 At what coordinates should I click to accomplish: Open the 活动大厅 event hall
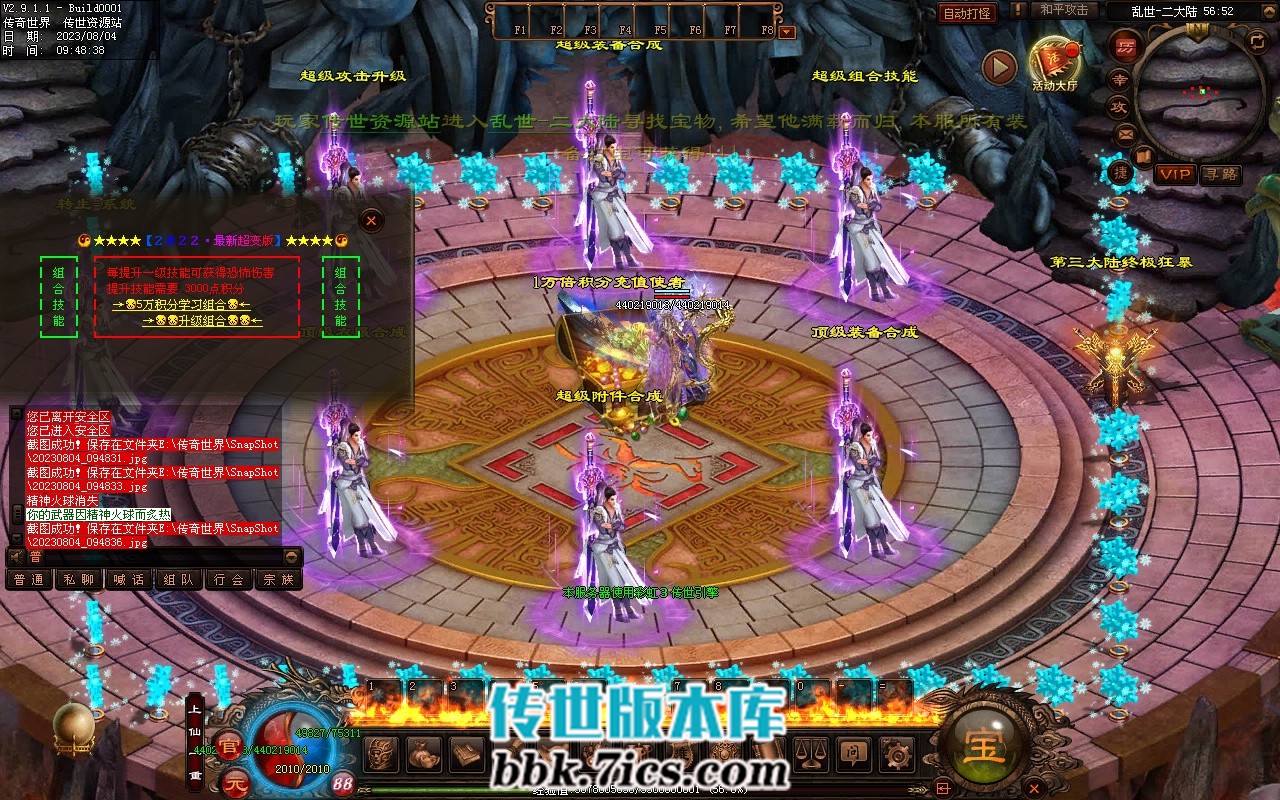1055,60
